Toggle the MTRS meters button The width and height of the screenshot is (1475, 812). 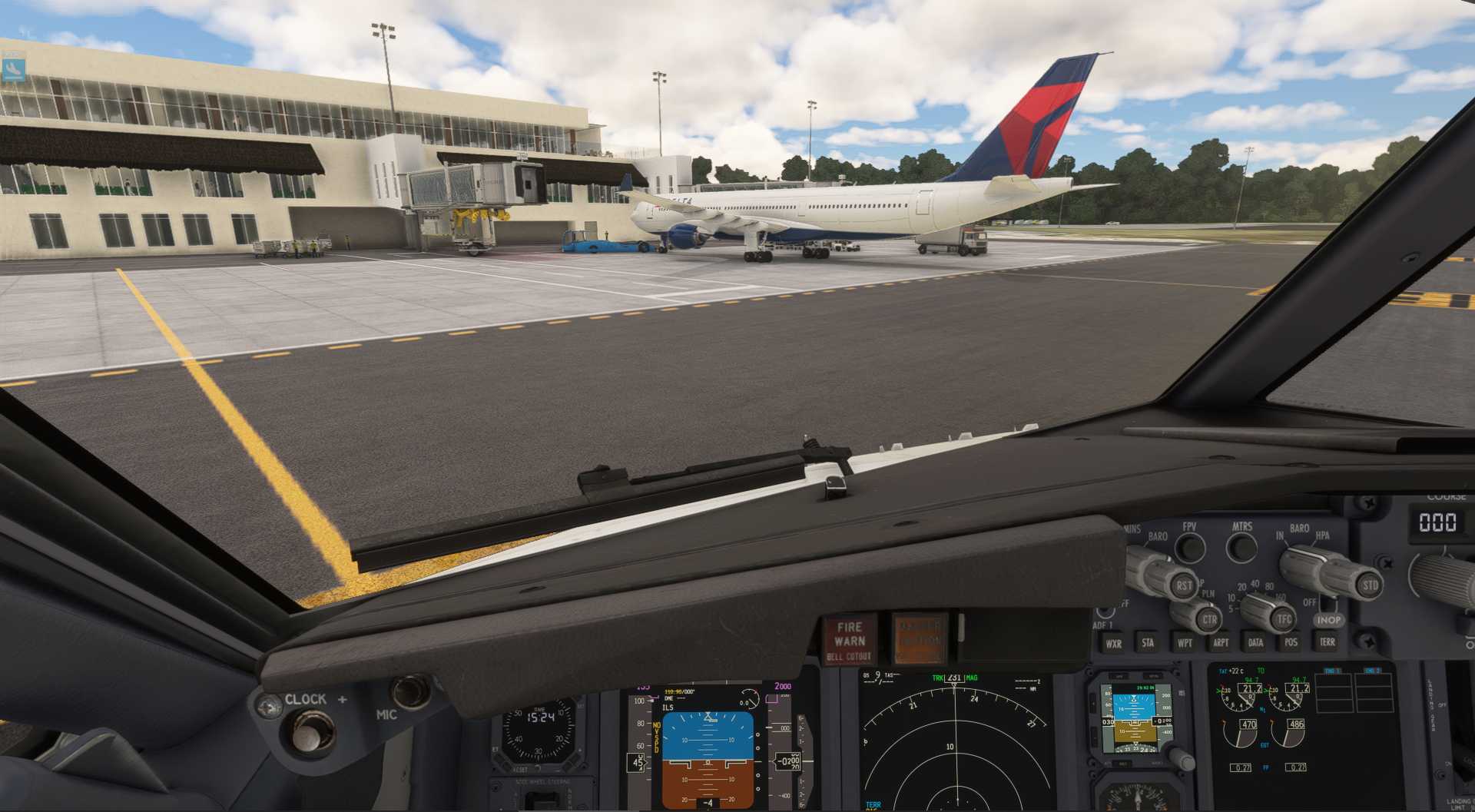click(1241, 547)
